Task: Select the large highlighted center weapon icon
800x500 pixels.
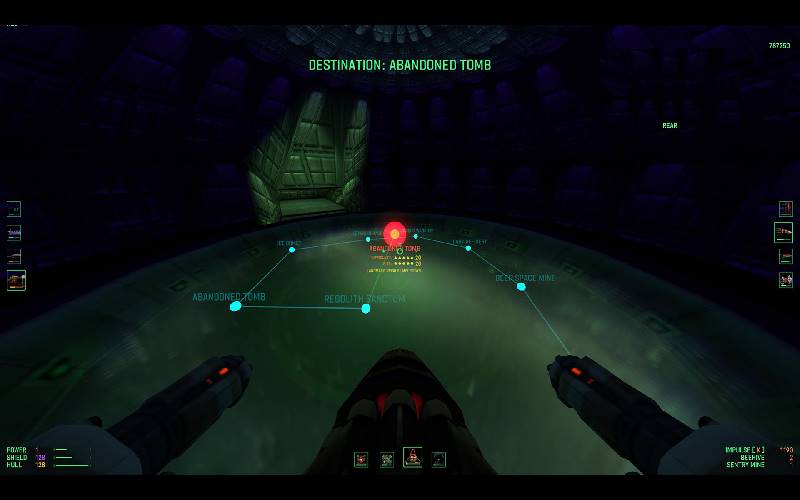Action: pyautogui.click(x=412, y=458)
